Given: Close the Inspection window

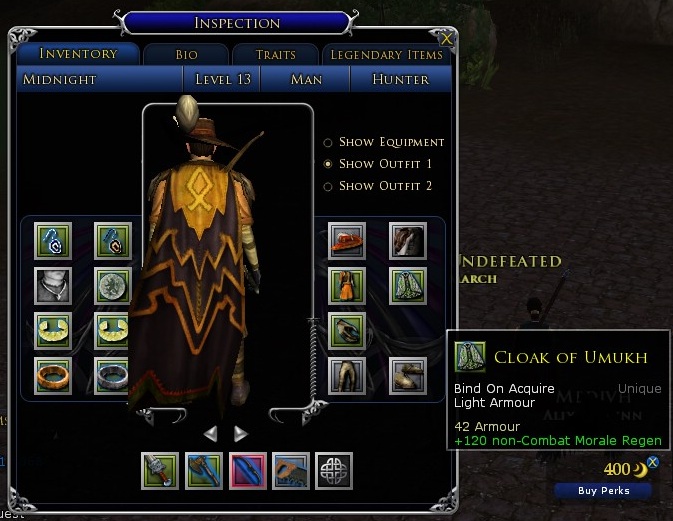Looking at the screenshot, I should click(445, 39).
